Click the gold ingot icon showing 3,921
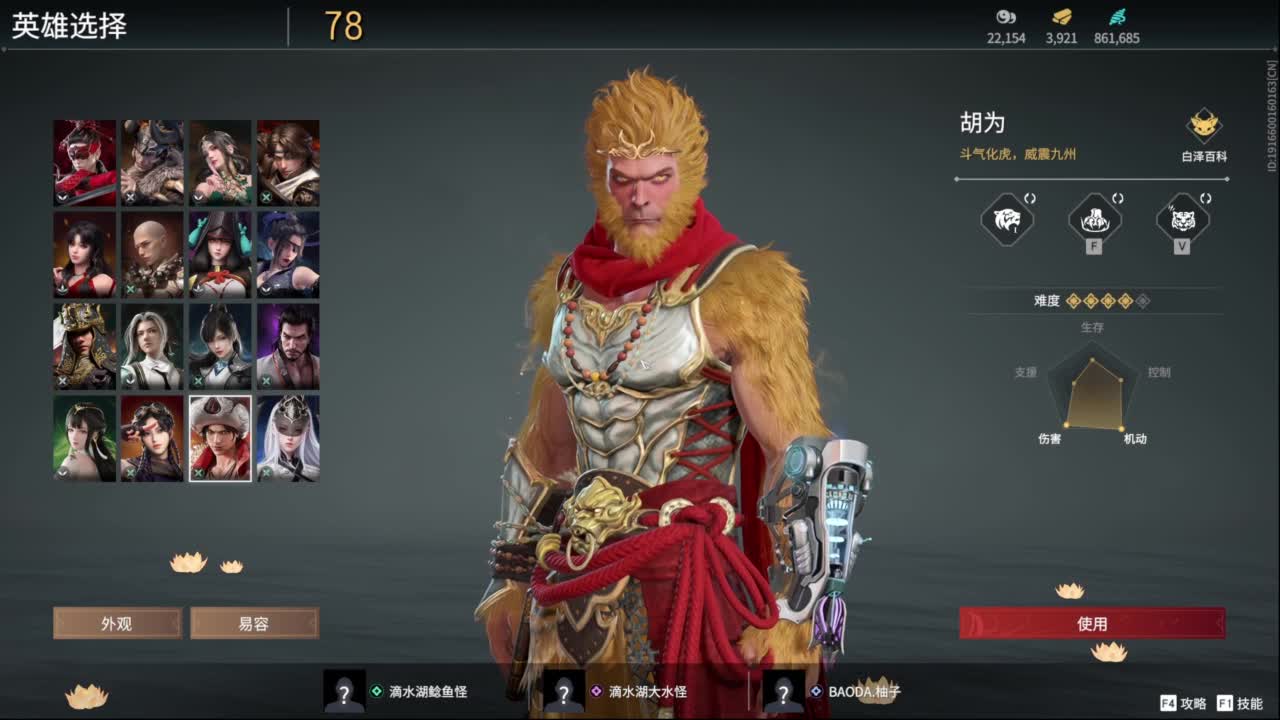Viewport: 1280px width, 720px height. point(1062,17)
